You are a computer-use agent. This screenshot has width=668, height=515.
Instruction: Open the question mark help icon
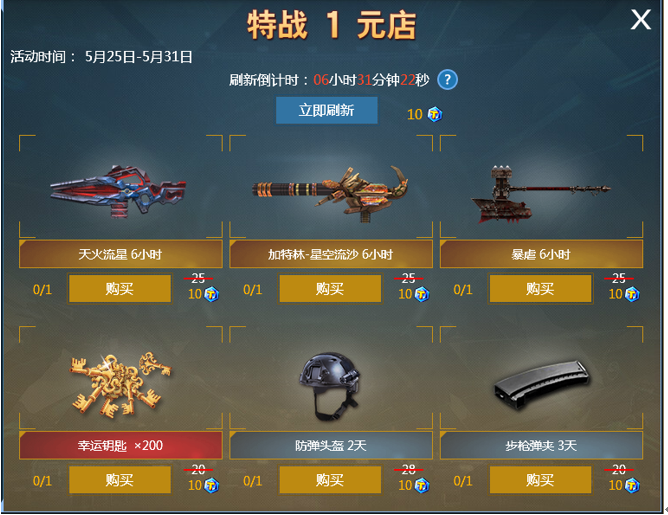(448, 80)
